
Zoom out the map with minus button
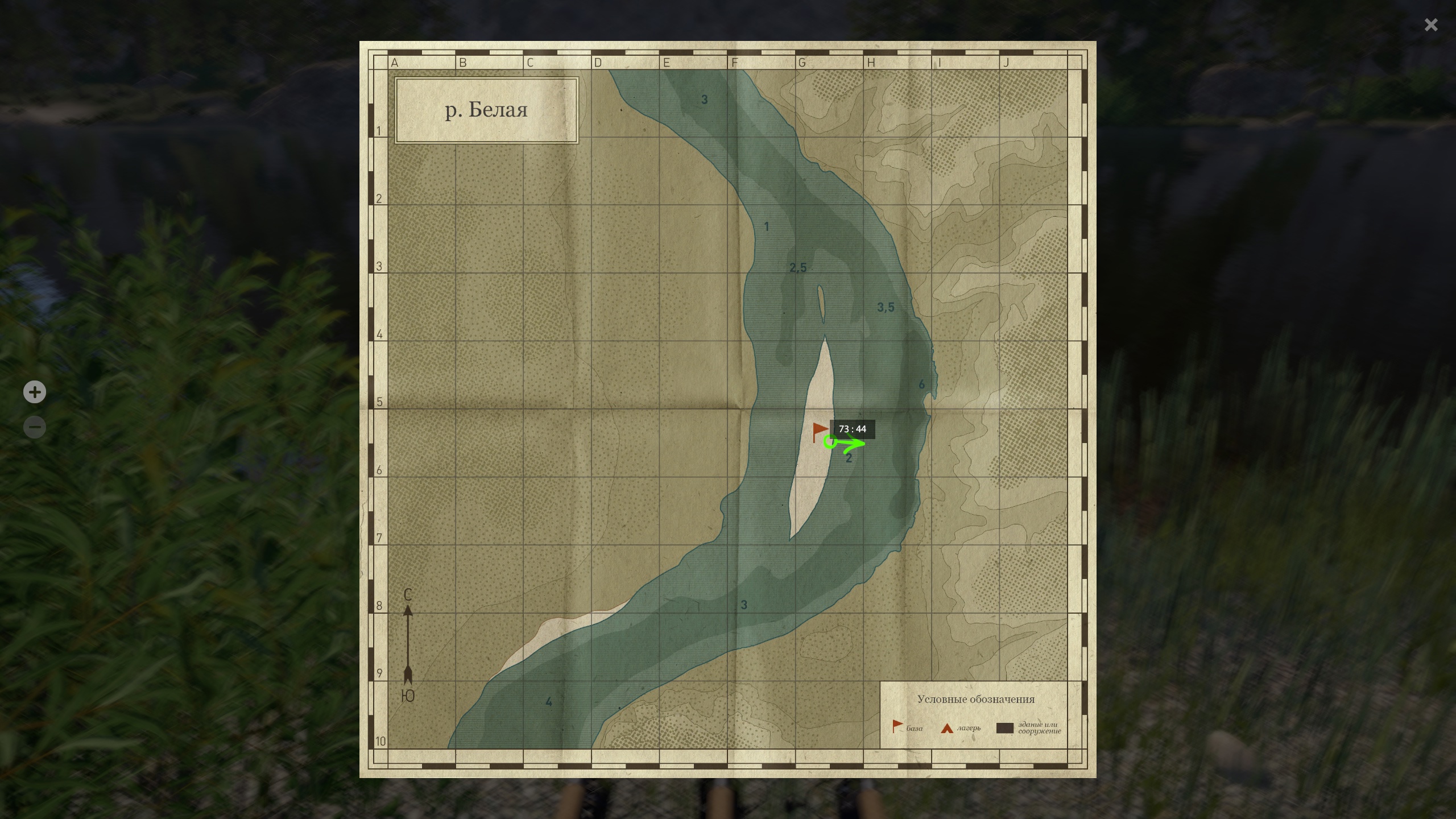(35, 427)
